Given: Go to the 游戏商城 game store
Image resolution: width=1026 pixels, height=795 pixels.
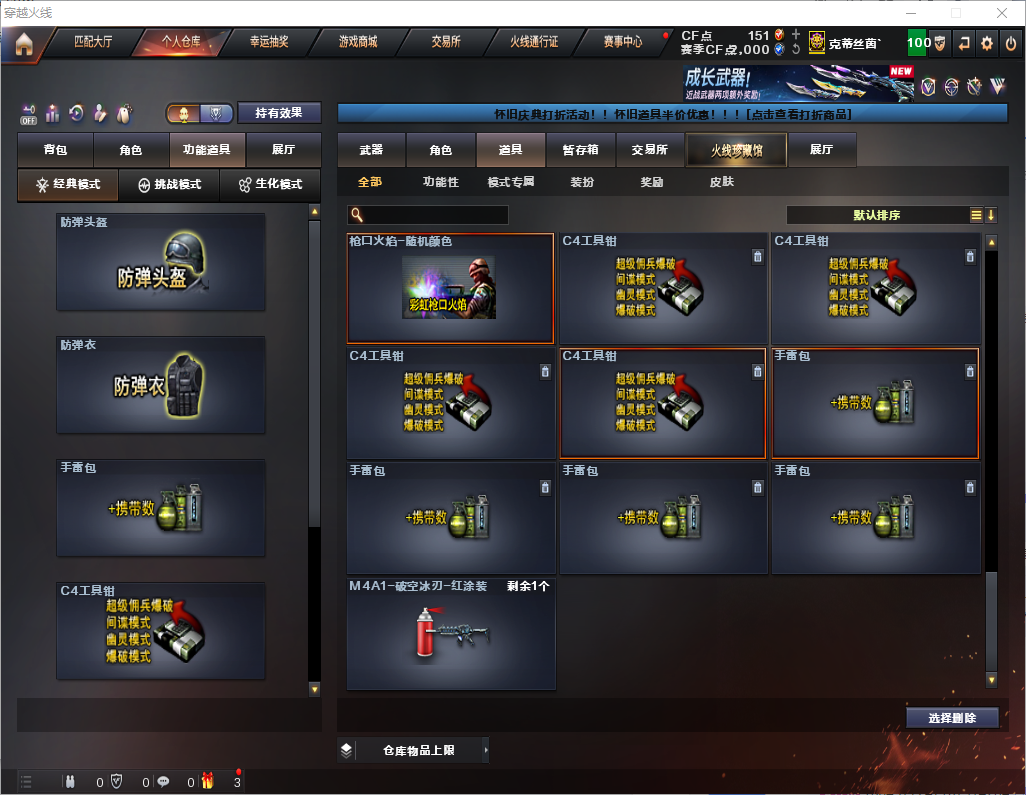Looking at the screenshot, I should (x=358, y=42).
